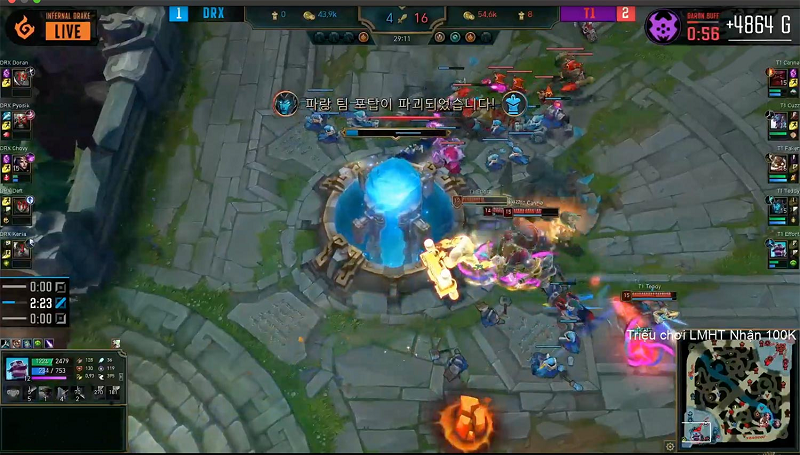Select DRX Pyosik's champion portrait
800x455 pixels.
pyautogui.click(x=21, y=122)
